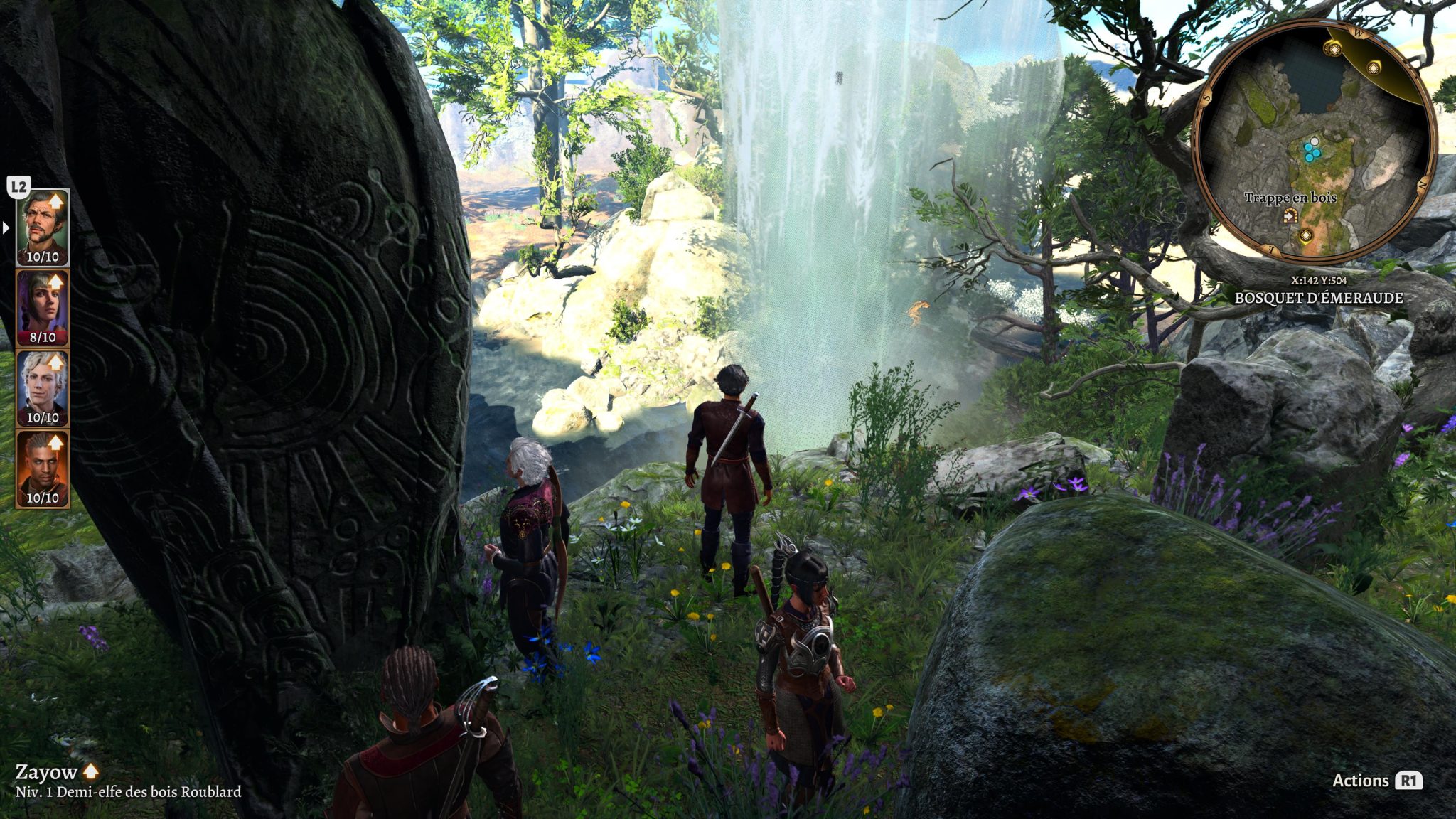Viewport: 1456px width, 819px height.
Task: Choose the white-haired pale elf portrait
Action: 43,388
